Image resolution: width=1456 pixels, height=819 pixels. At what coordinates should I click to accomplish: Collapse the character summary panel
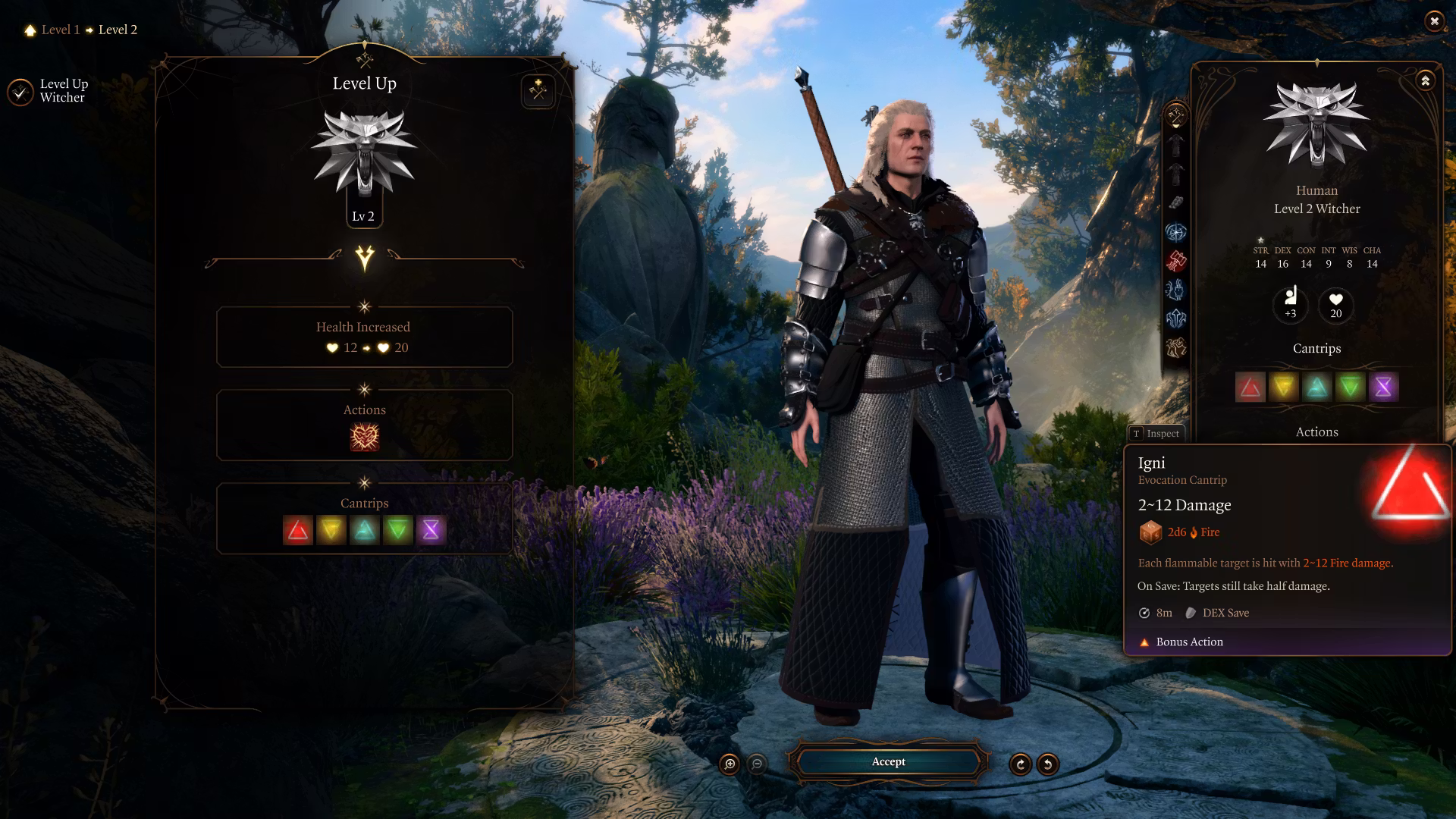pos(1426,81)
